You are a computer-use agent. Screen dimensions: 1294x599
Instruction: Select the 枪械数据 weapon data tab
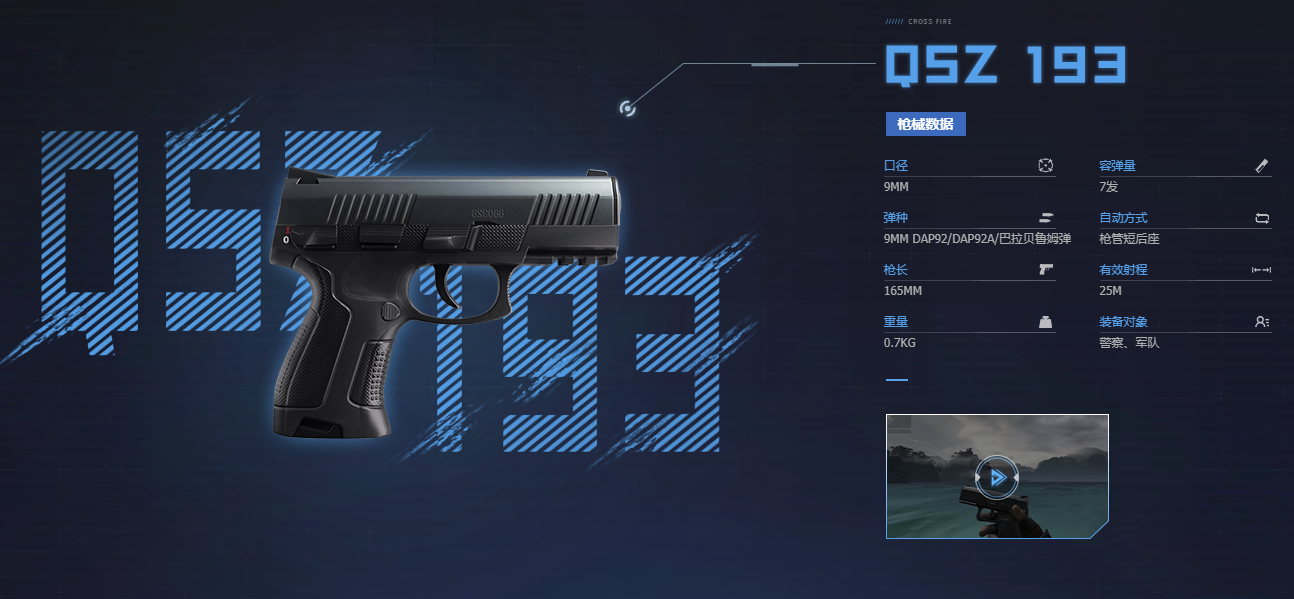(x=925, y=125)
